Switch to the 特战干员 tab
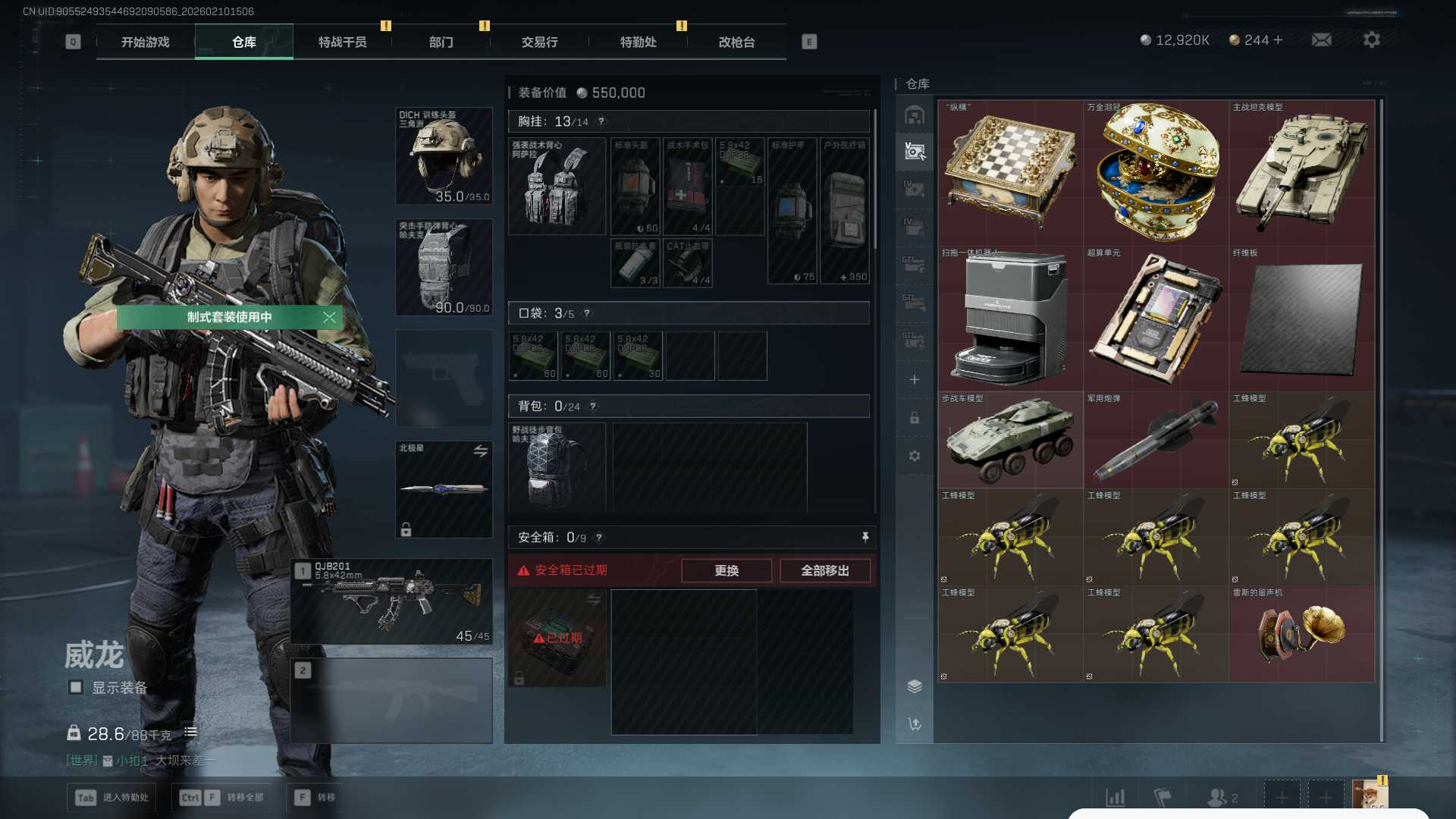 click(342, 42)
